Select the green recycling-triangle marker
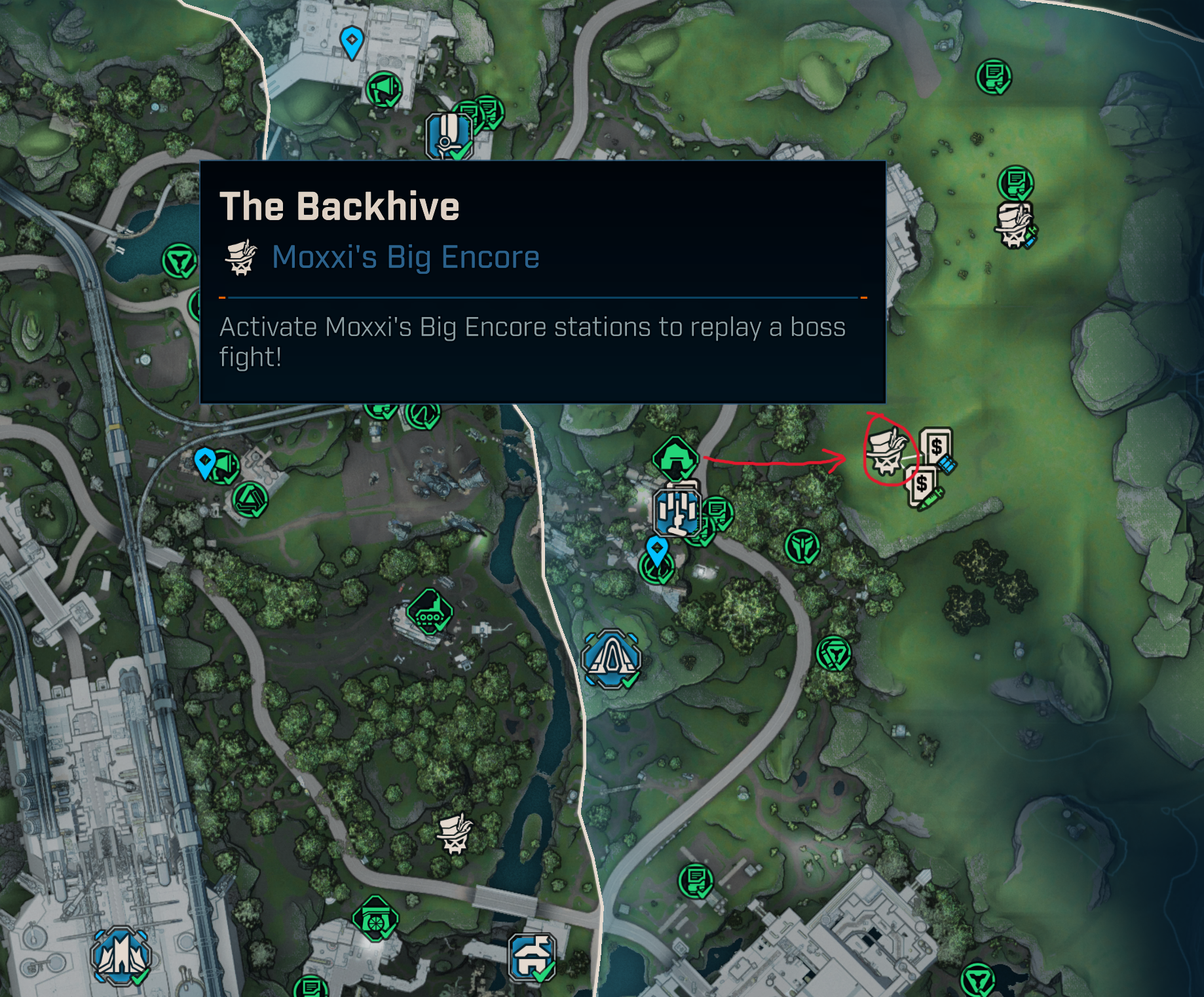Viewport: 1204px width, 997px height. pyautogui.click(x=250, y=500)
